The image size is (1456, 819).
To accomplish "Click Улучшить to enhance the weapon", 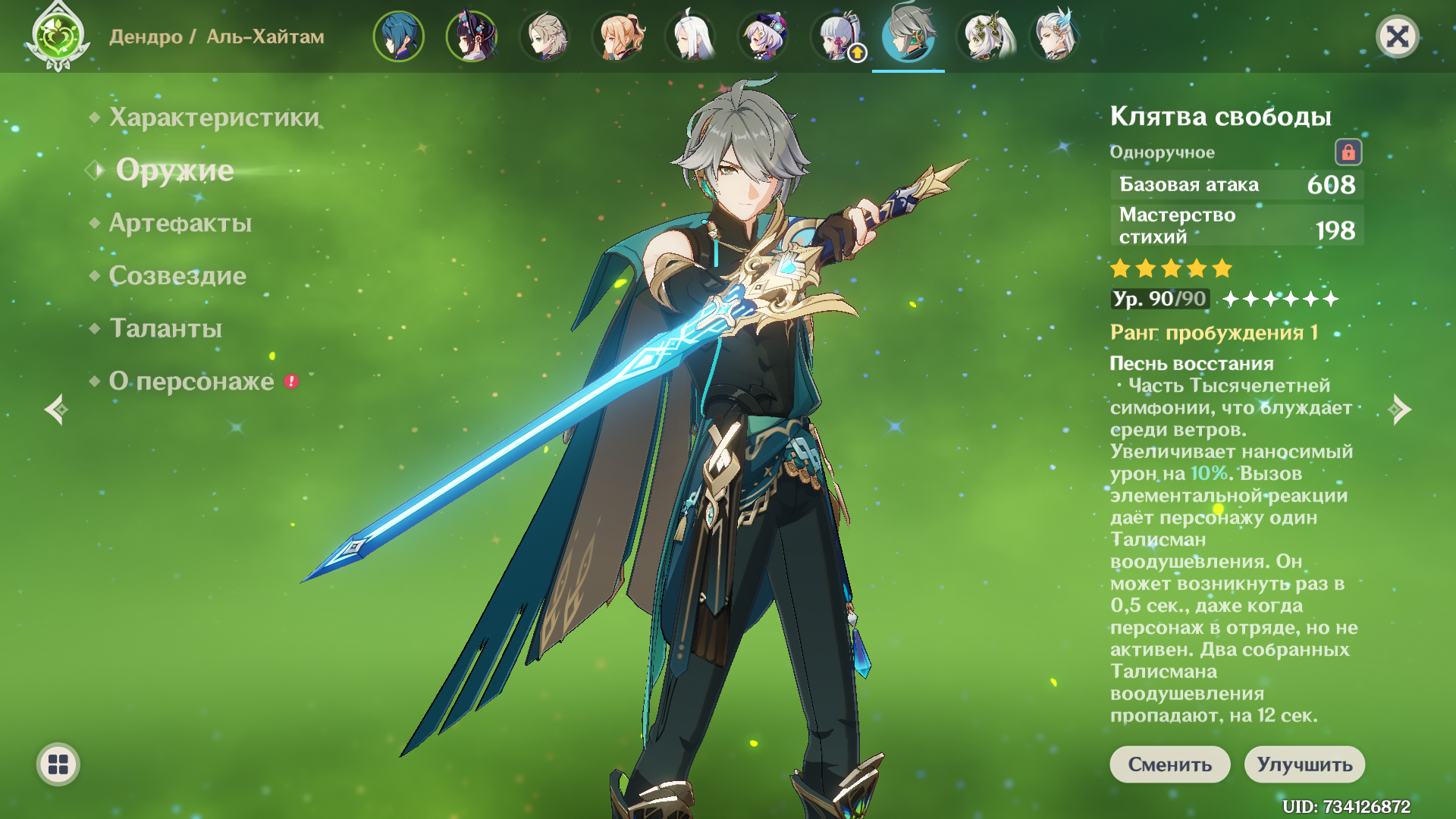I will [1304, 764].
